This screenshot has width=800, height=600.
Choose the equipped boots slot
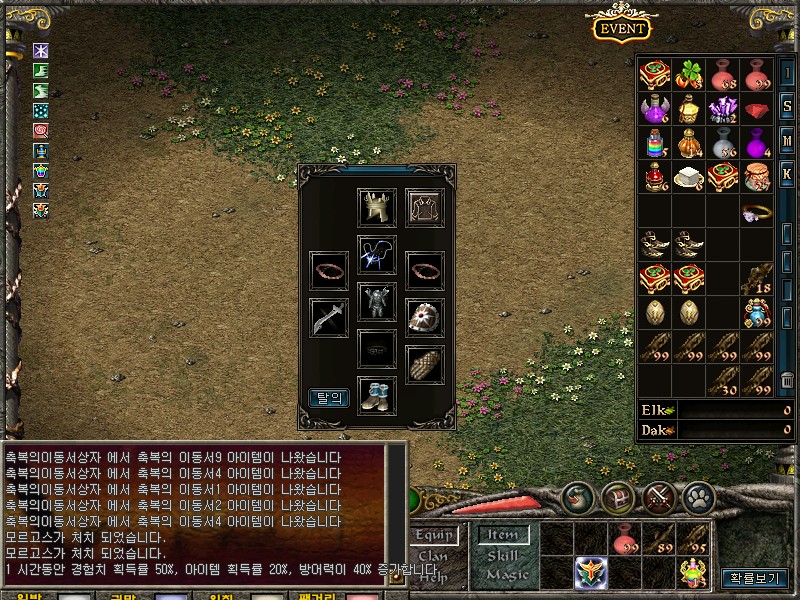[x=378, y=395]
